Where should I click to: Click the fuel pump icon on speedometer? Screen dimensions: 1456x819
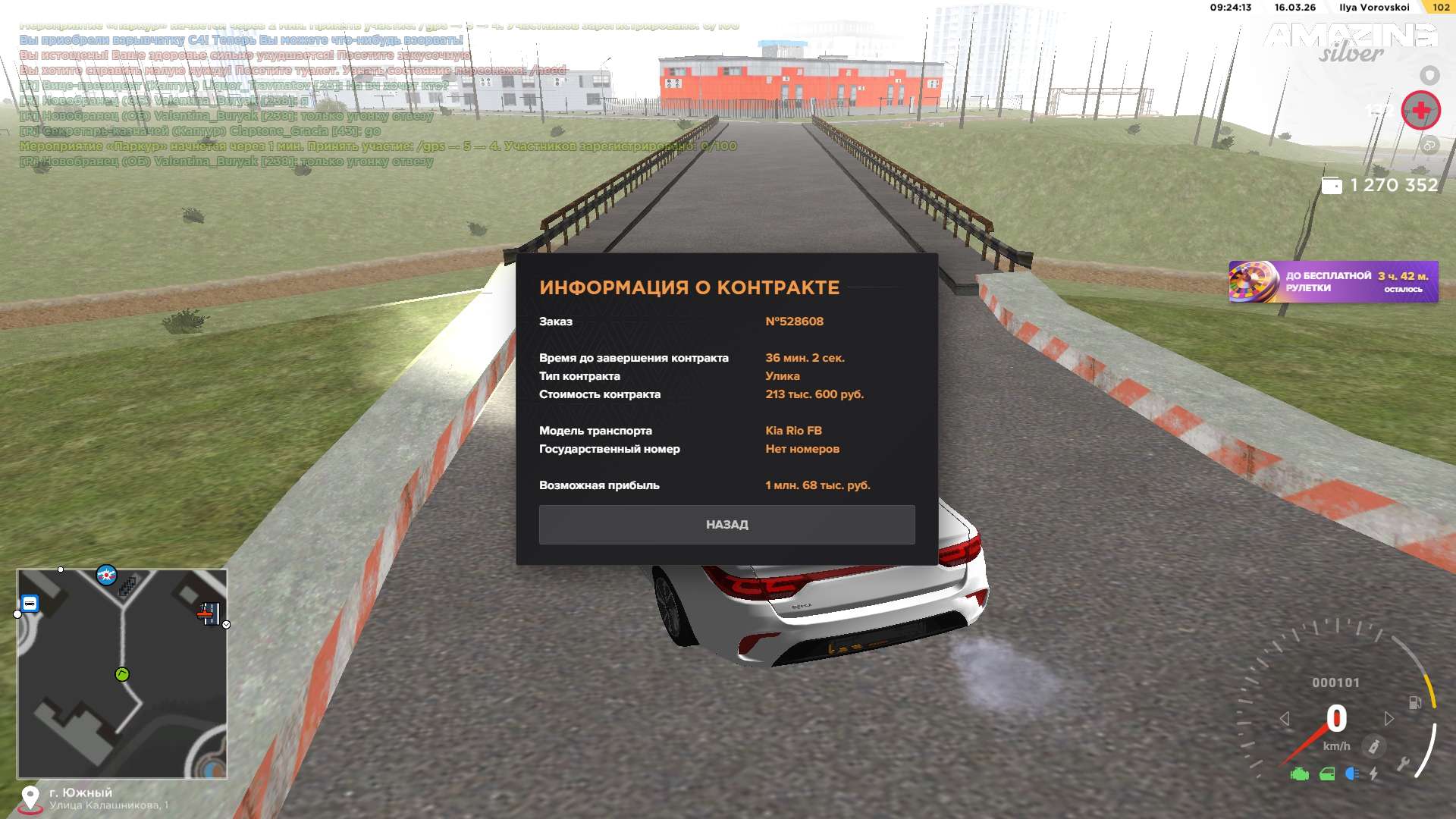1414,702
